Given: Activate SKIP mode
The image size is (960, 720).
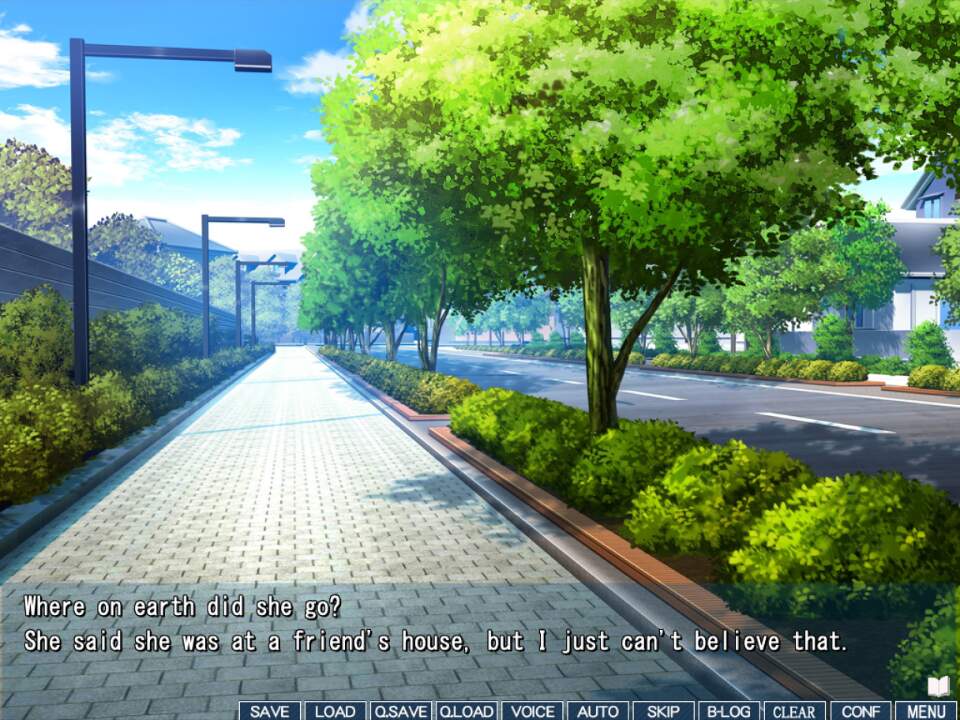Looking at the screenshot, I should point(663,711).
